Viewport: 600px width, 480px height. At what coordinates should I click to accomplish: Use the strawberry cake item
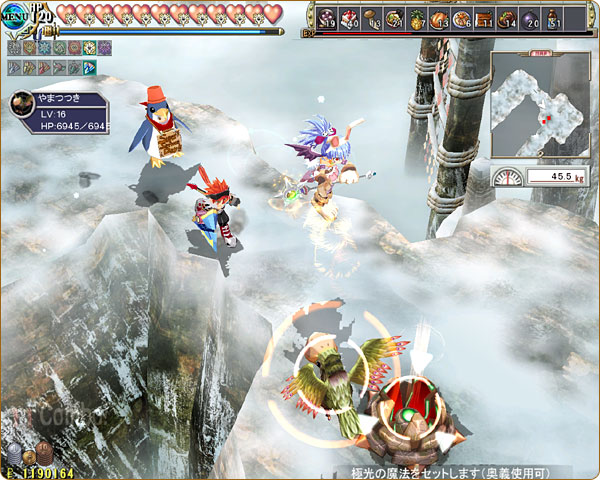coord(350,18)
